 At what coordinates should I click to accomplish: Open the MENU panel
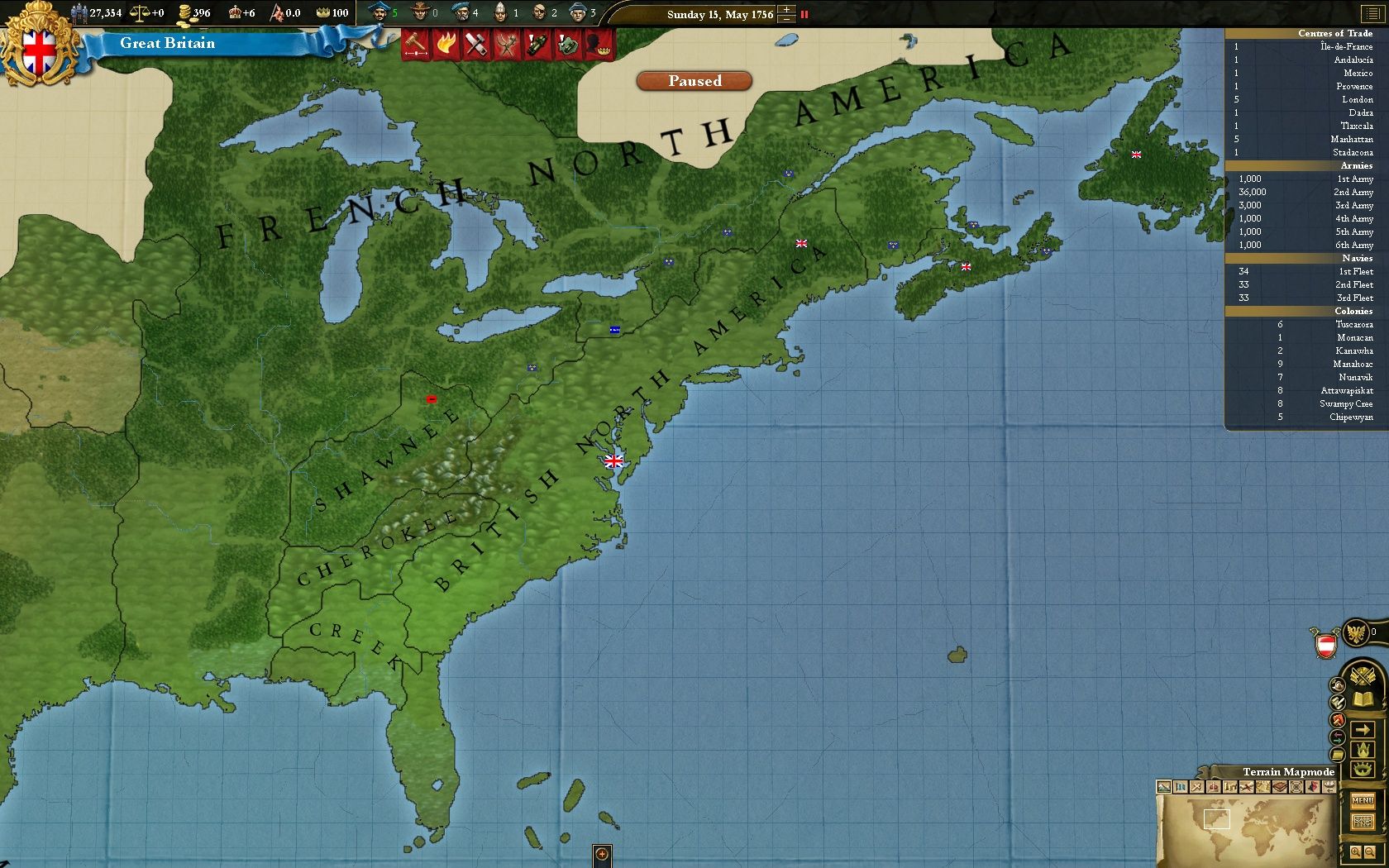click(x=1363, y=800)
